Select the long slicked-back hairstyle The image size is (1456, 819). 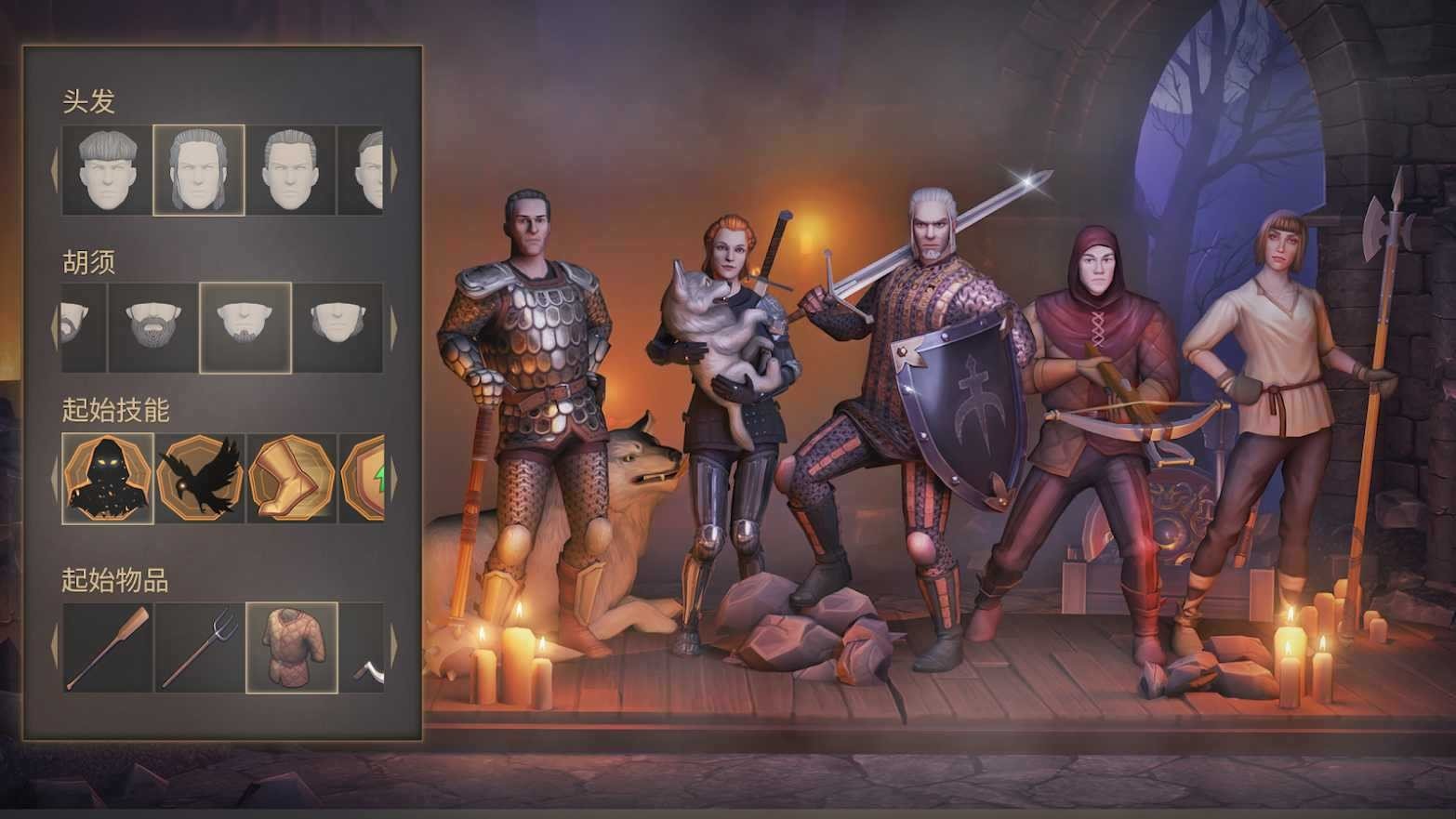click(x=199, y=170)
